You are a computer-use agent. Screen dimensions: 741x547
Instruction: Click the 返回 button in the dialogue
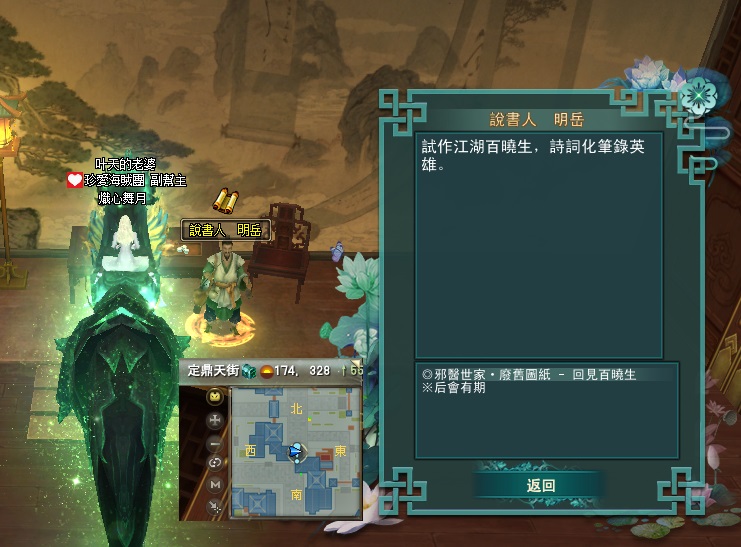(540, 485)
